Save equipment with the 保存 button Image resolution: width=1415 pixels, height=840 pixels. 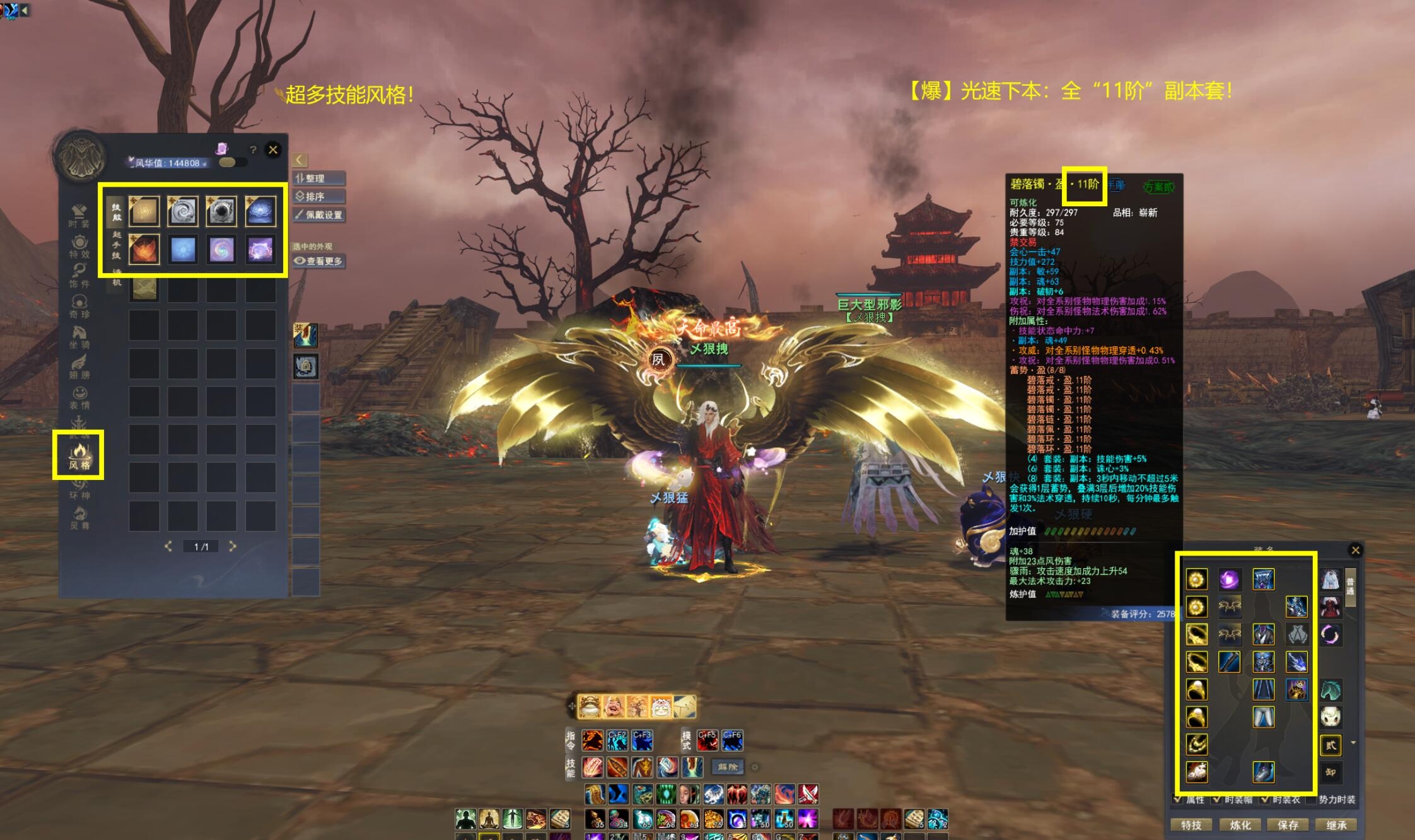click(x=1288, y=825)
